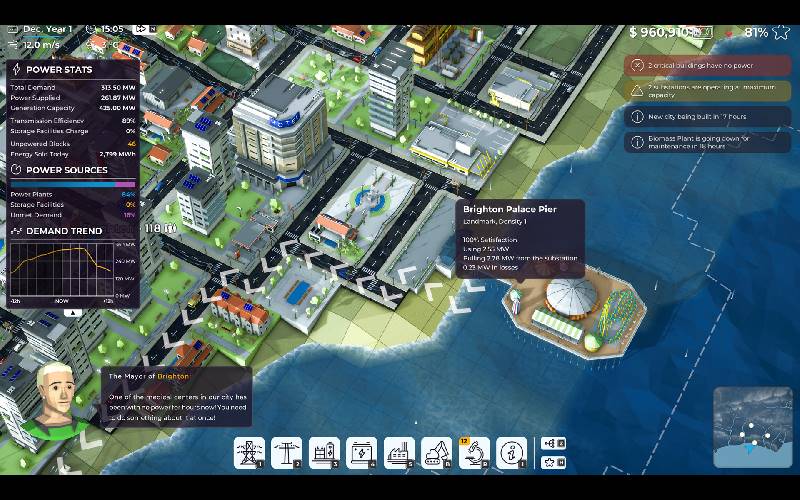The width and height of the screenshot is (800, 500).
Task: Open the information tool icon
Action: click(x=511, y=452)
